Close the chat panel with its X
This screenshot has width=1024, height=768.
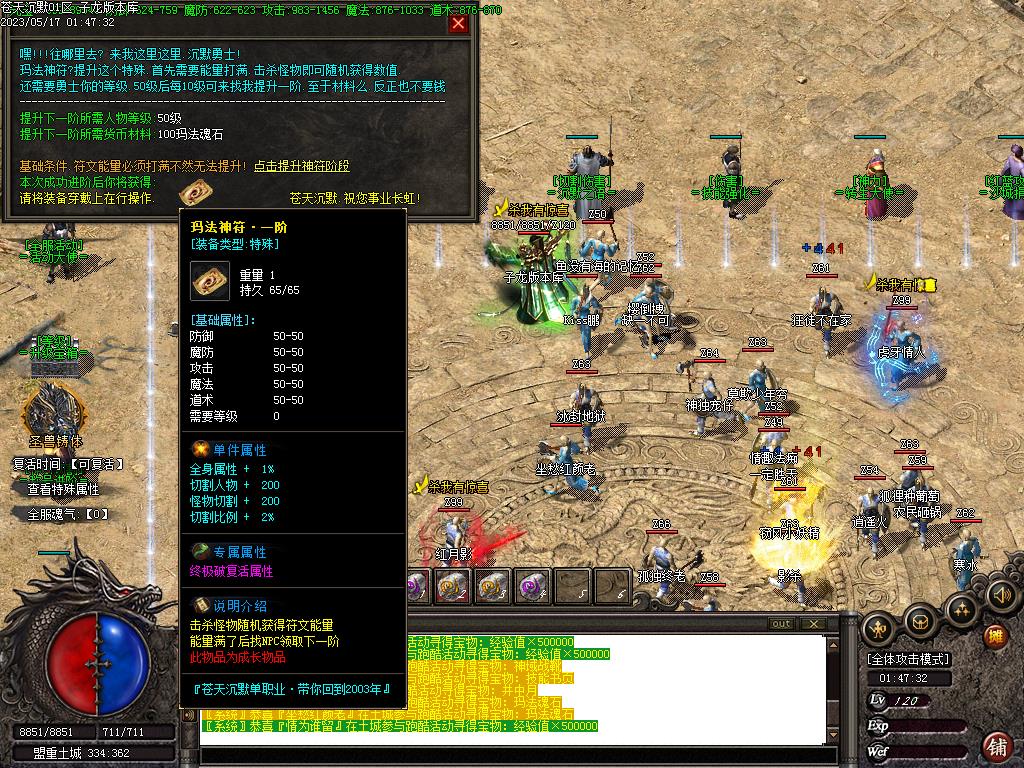pyautogui.click(x=813, y=624)
